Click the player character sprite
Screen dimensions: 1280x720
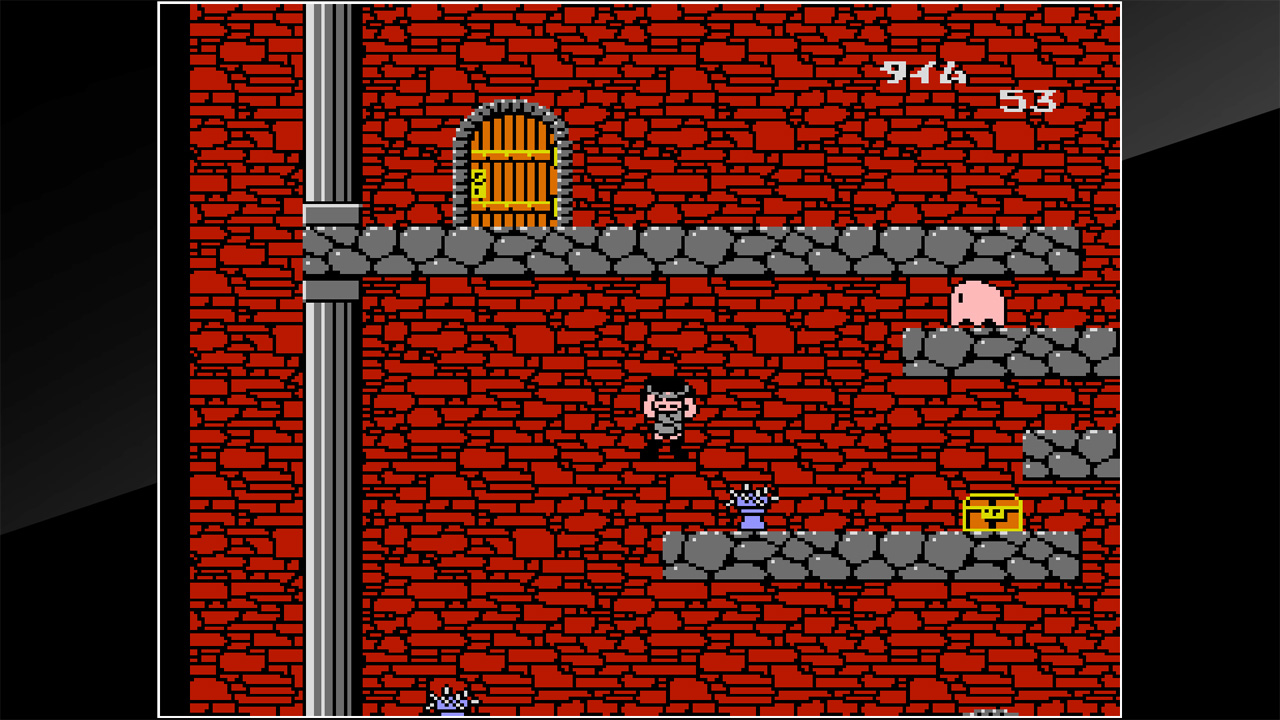tap(668, 418)
